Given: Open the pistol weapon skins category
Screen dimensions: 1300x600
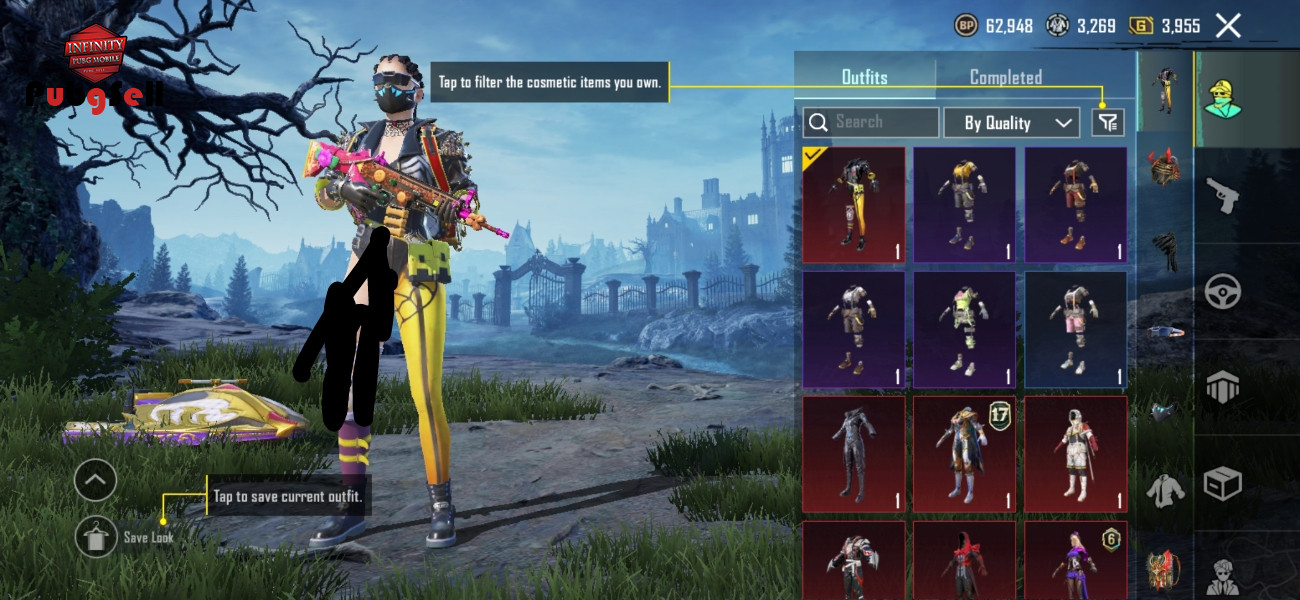Looking at the screenshot, I should click(x=1222, y=195).
